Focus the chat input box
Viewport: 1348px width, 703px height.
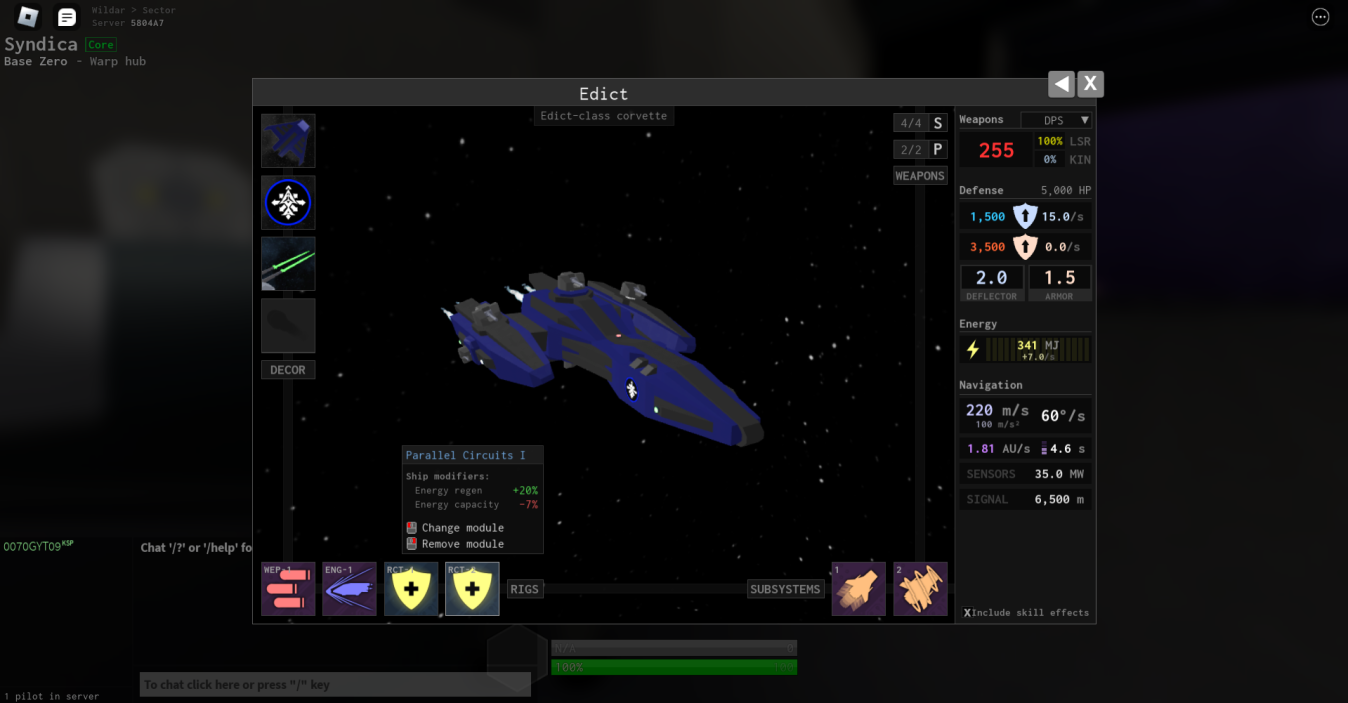point(335,685)
